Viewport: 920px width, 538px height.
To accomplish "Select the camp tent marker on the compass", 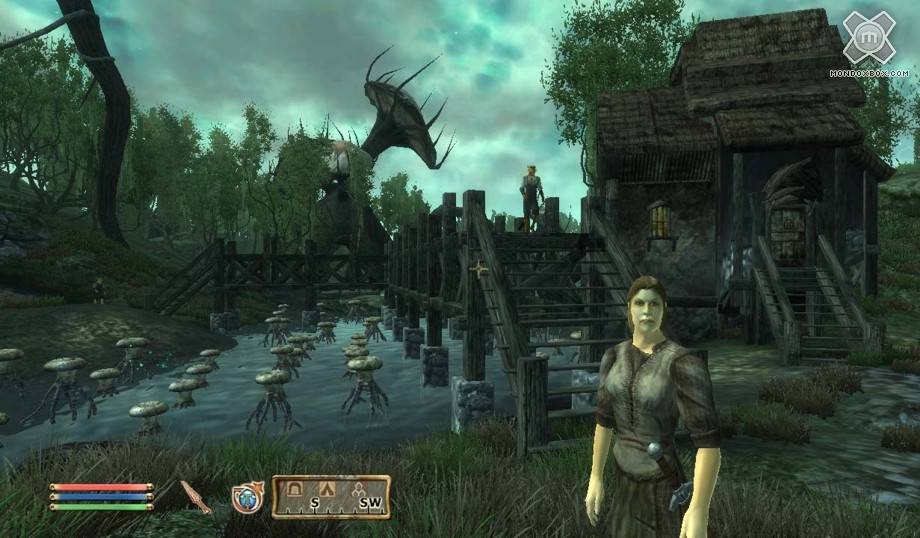I will coord(329,488).
